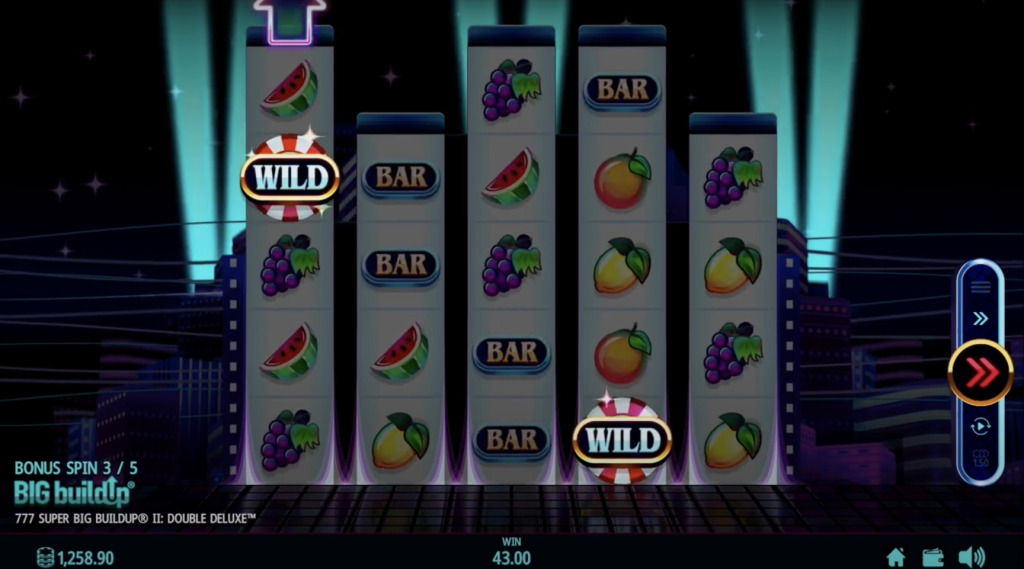Open the hamburger menu in the side panel
Screen dimensions: 1024x569
click(x=980, y=286)
